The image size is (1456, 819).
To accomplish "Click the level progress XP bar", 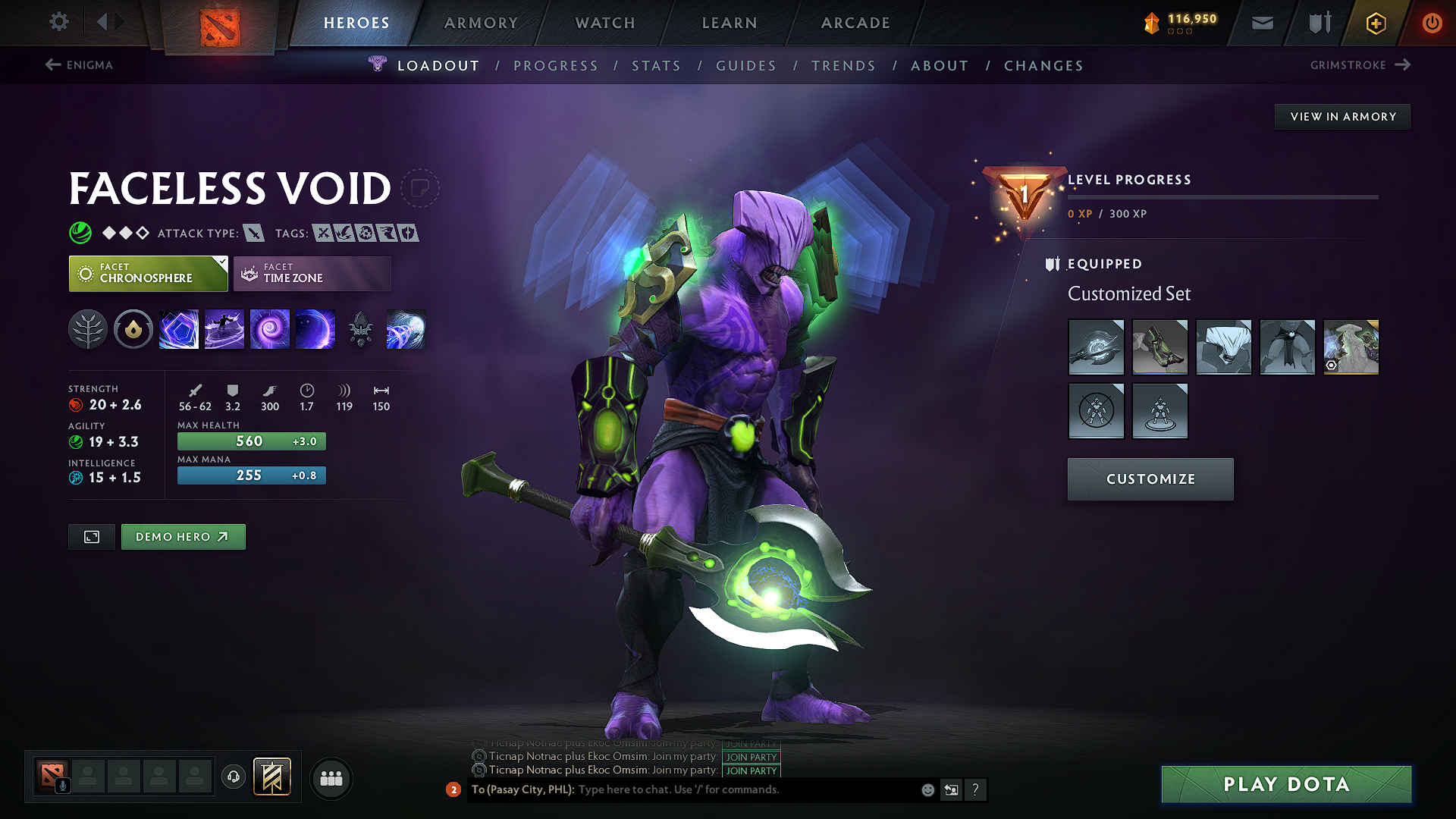I will (1222, 197).
